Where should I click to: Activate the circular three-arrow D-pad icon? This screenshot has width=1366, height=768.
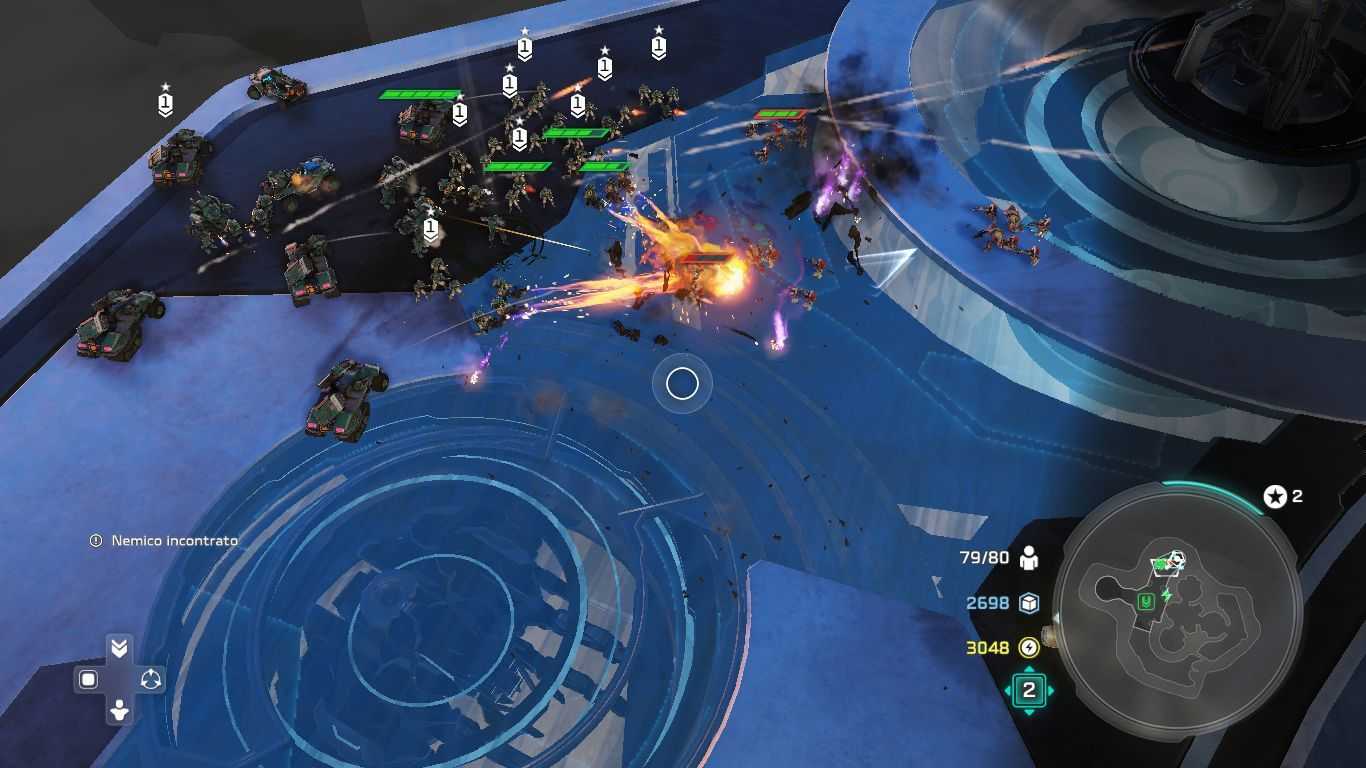[151, 680]
